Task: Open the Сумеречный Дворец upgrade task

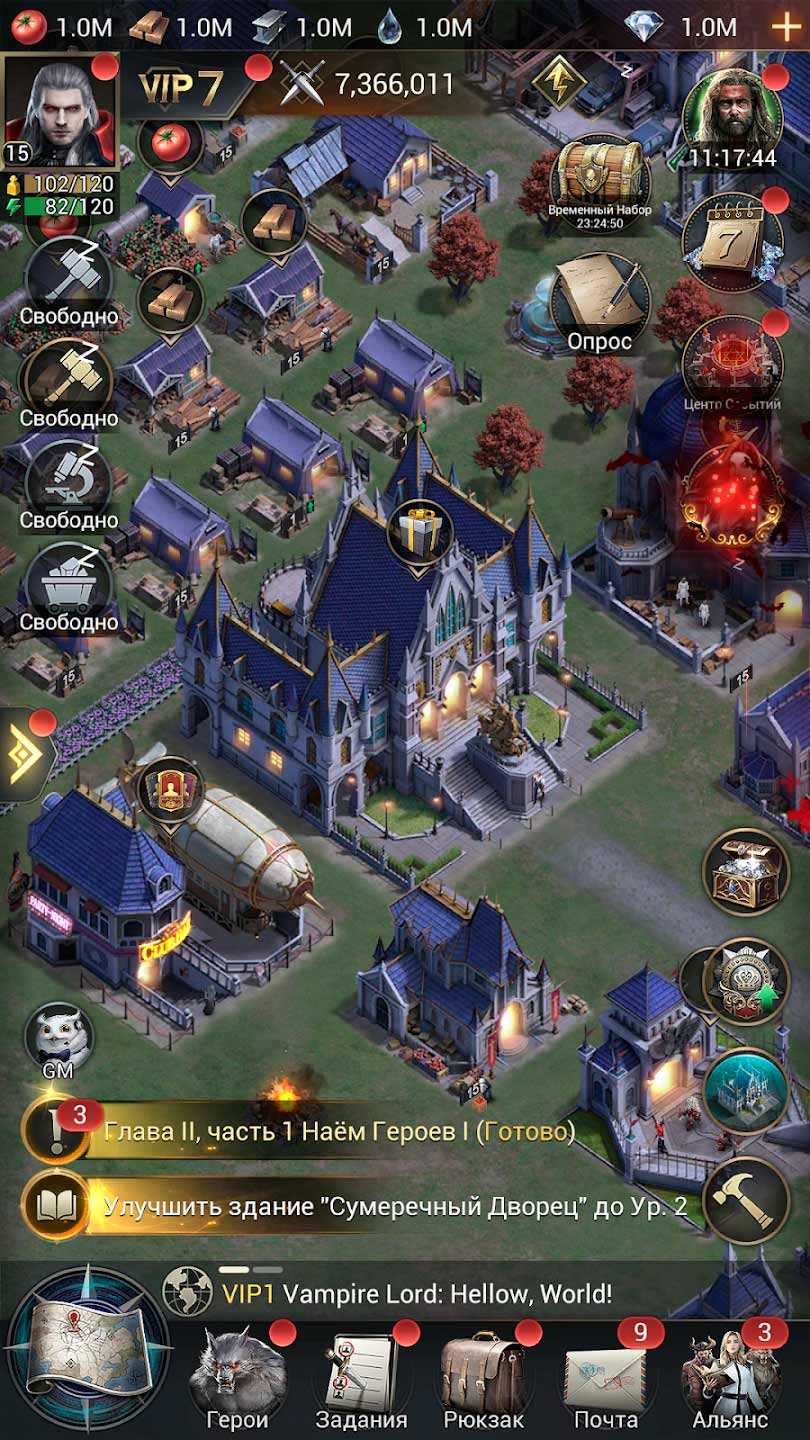Action: tap(390, 1206)
